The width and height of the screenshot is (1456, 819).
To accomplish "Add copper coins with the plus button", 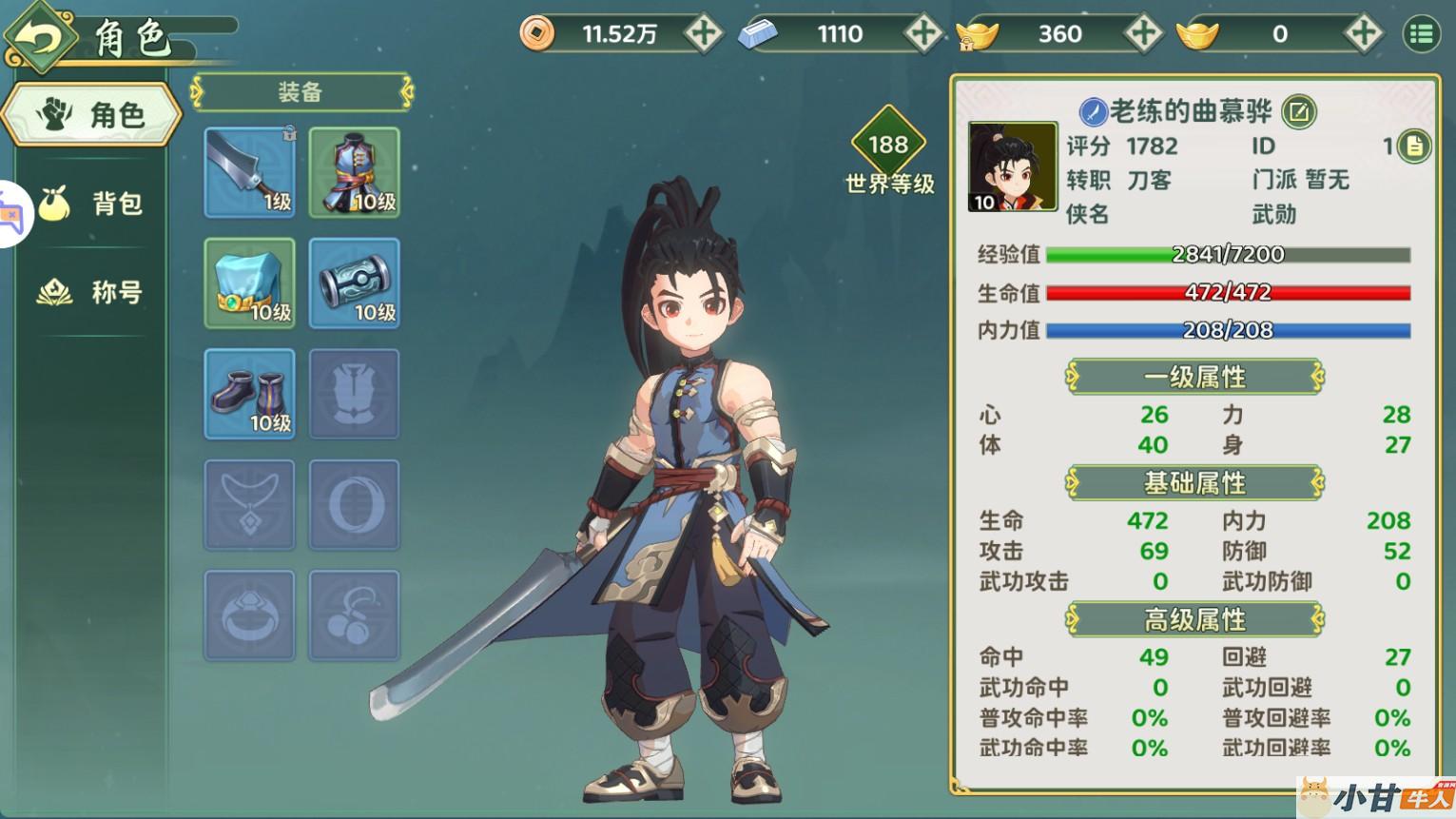I will 703,34.
